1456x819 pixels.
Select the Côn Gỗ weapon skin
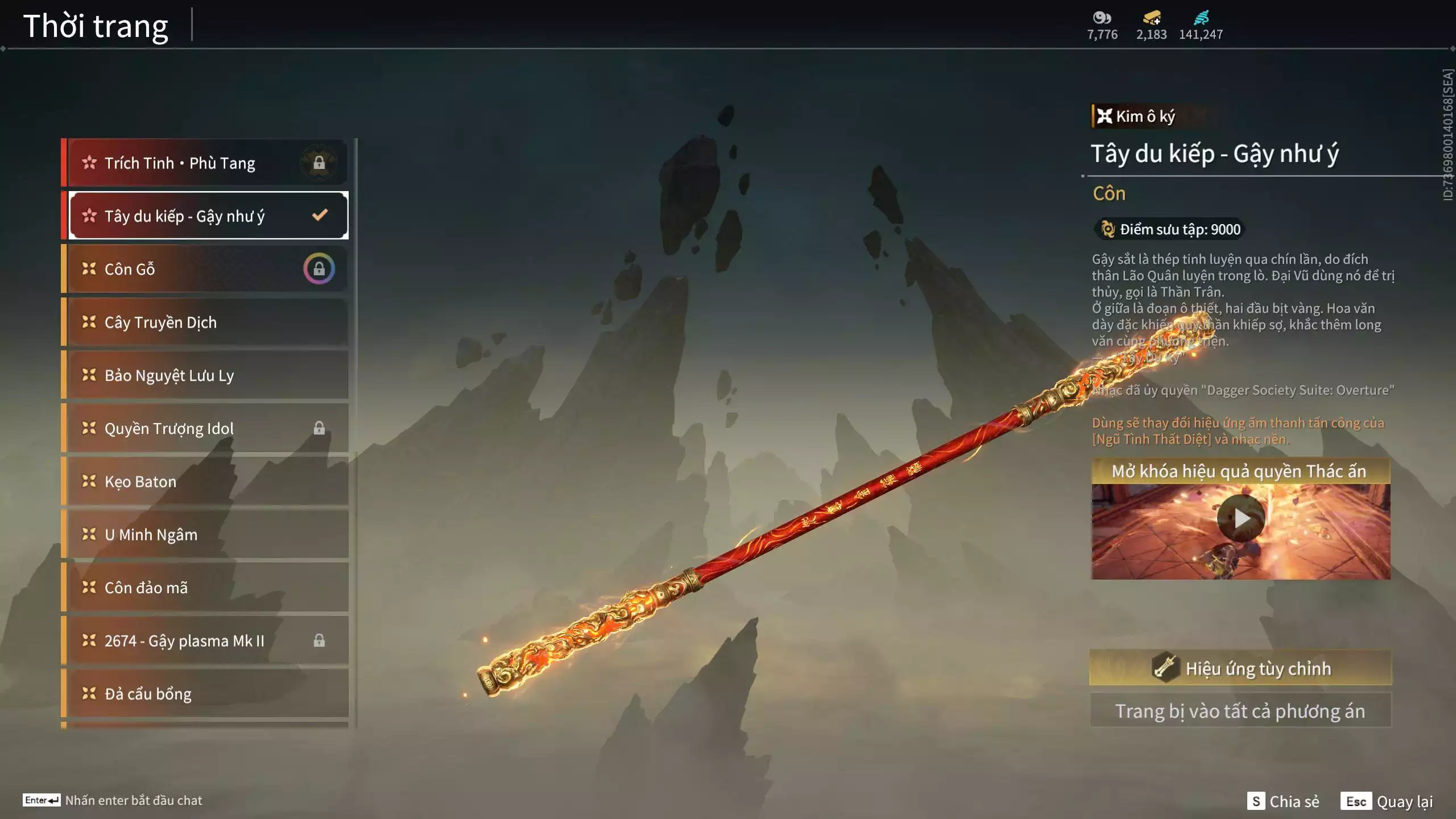206,269
